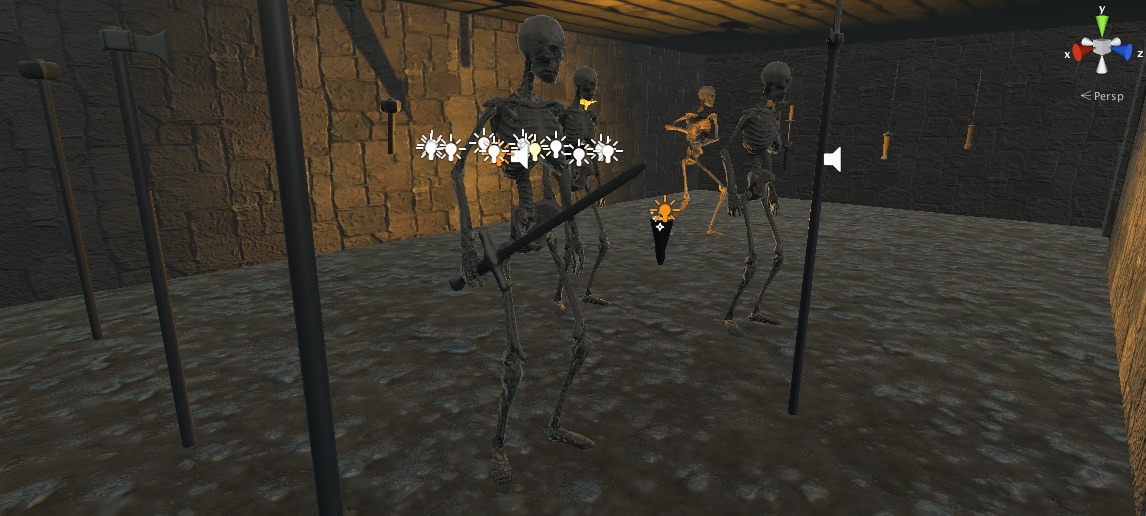
Task: Select the orange light gizmo above the black cone
Action: point(665,210)
